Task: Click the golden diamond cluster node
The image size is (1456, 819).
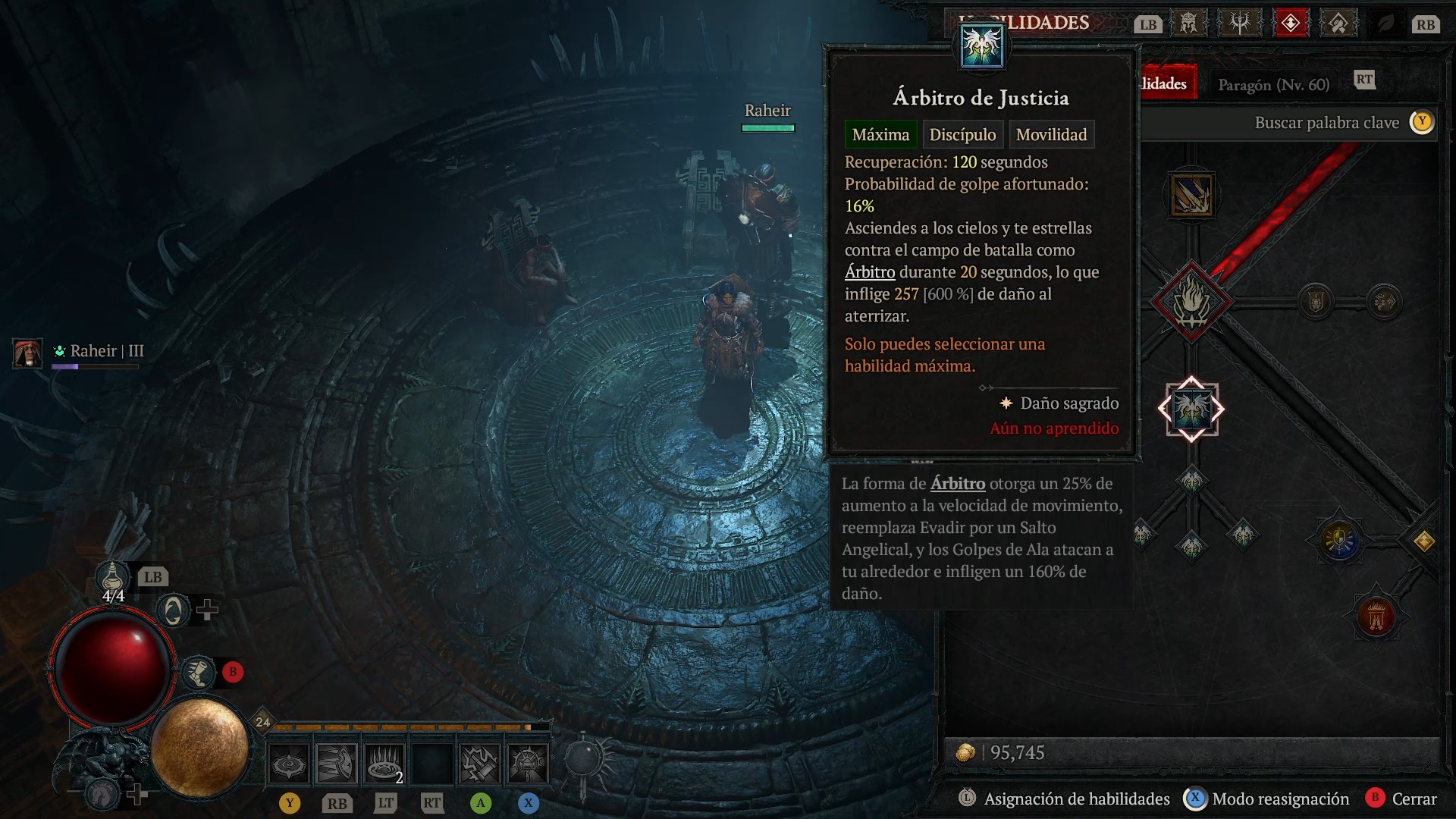Action: tap(1423, 541)
